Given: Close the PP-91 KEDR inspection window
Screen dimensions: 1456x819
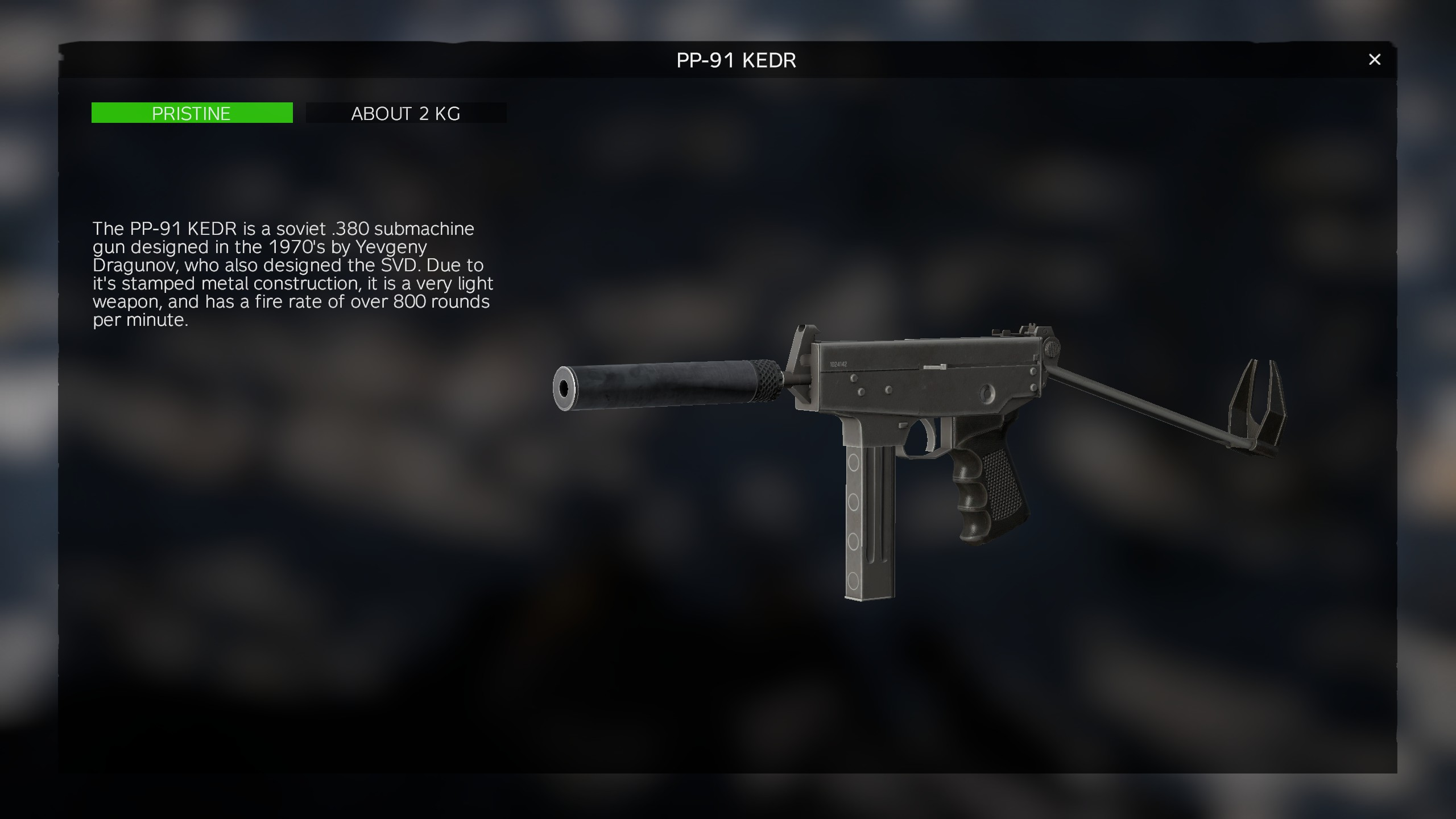Looking at the screenshot, I should click(x=1374, y=60).
